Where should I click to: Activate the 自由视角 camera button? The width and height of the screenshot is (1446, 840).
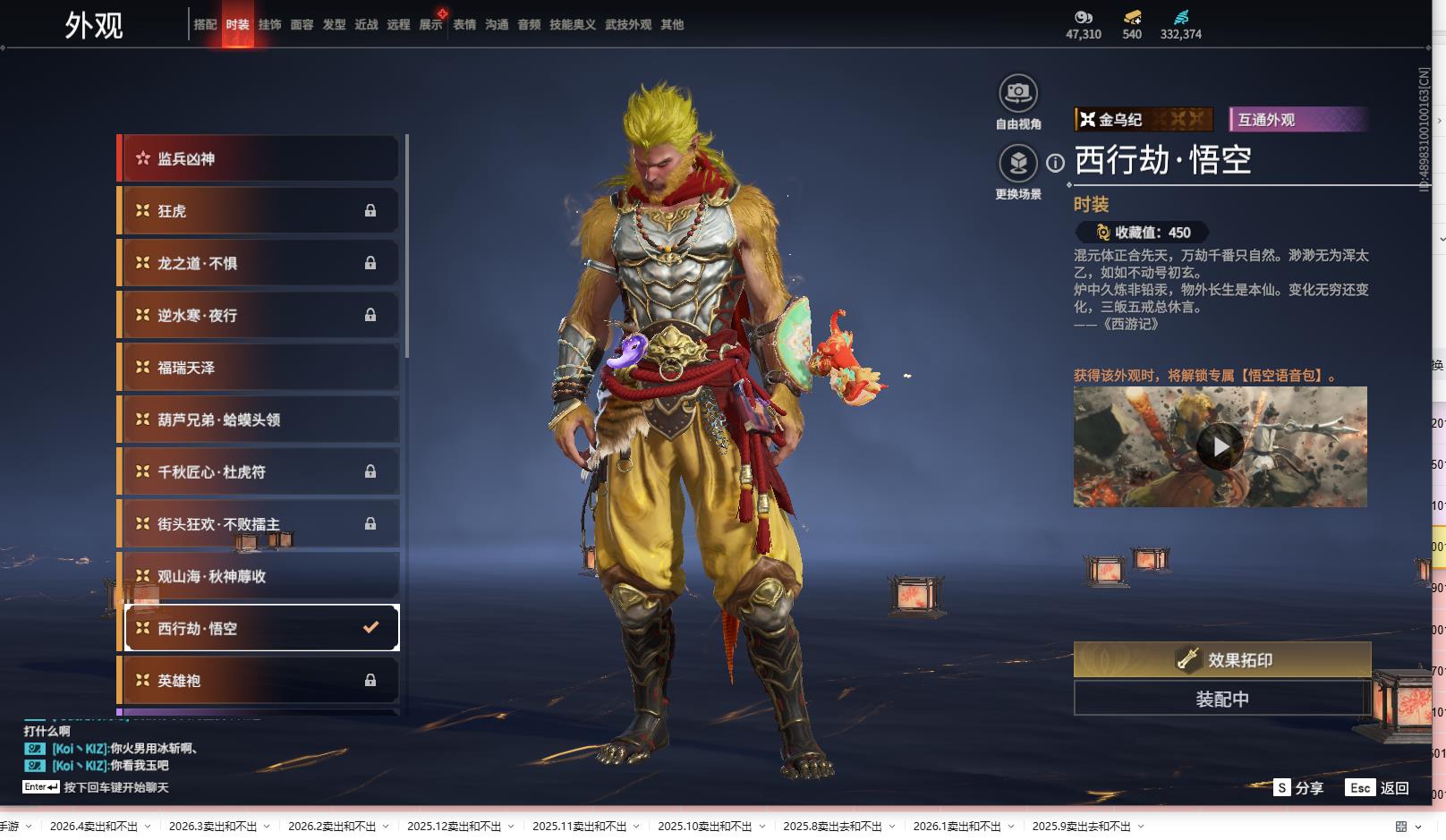[1018, 94]
